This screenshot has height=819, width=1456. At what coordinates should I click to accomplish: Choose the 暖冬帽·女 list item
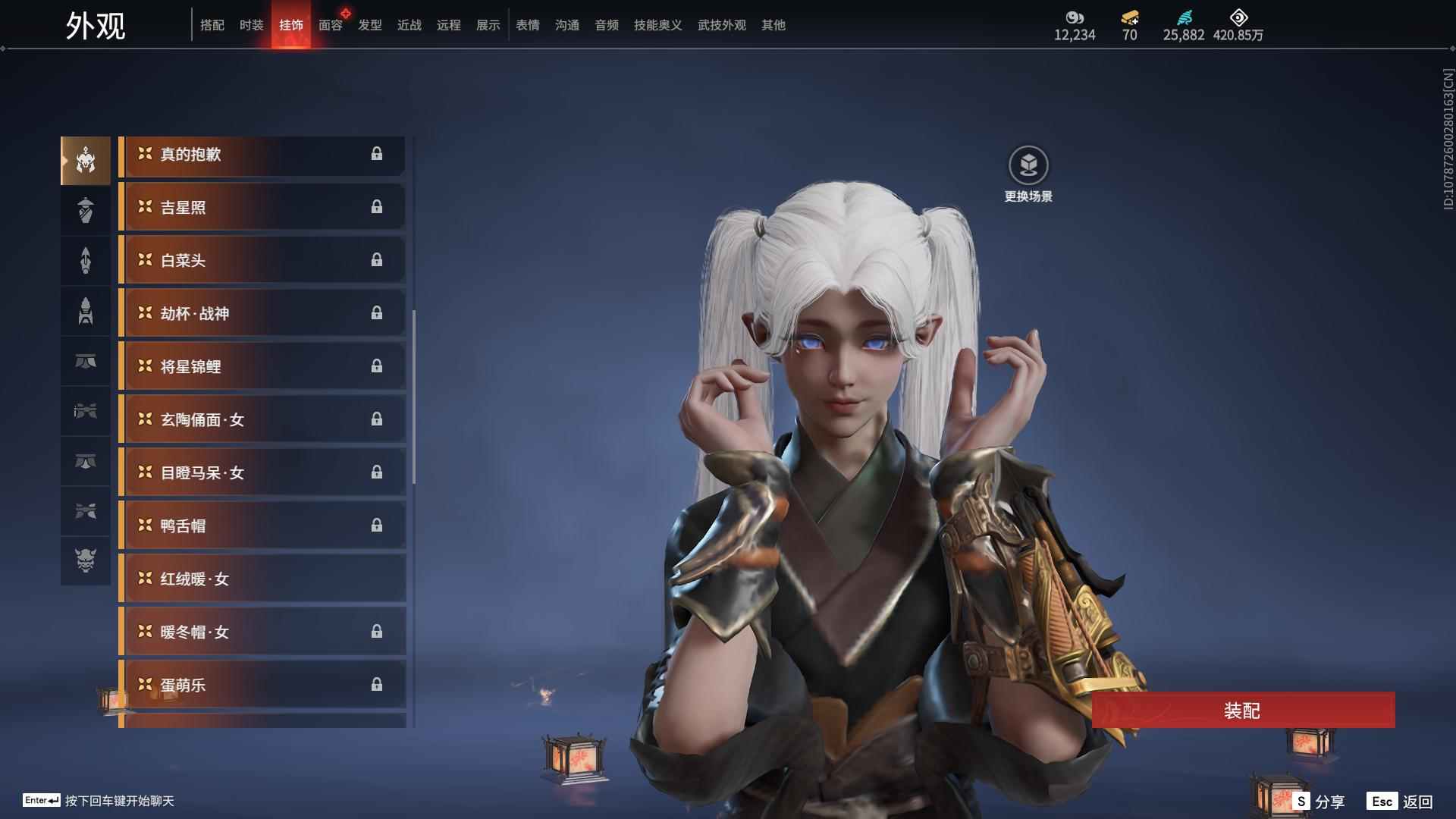[x=262, y=632]
